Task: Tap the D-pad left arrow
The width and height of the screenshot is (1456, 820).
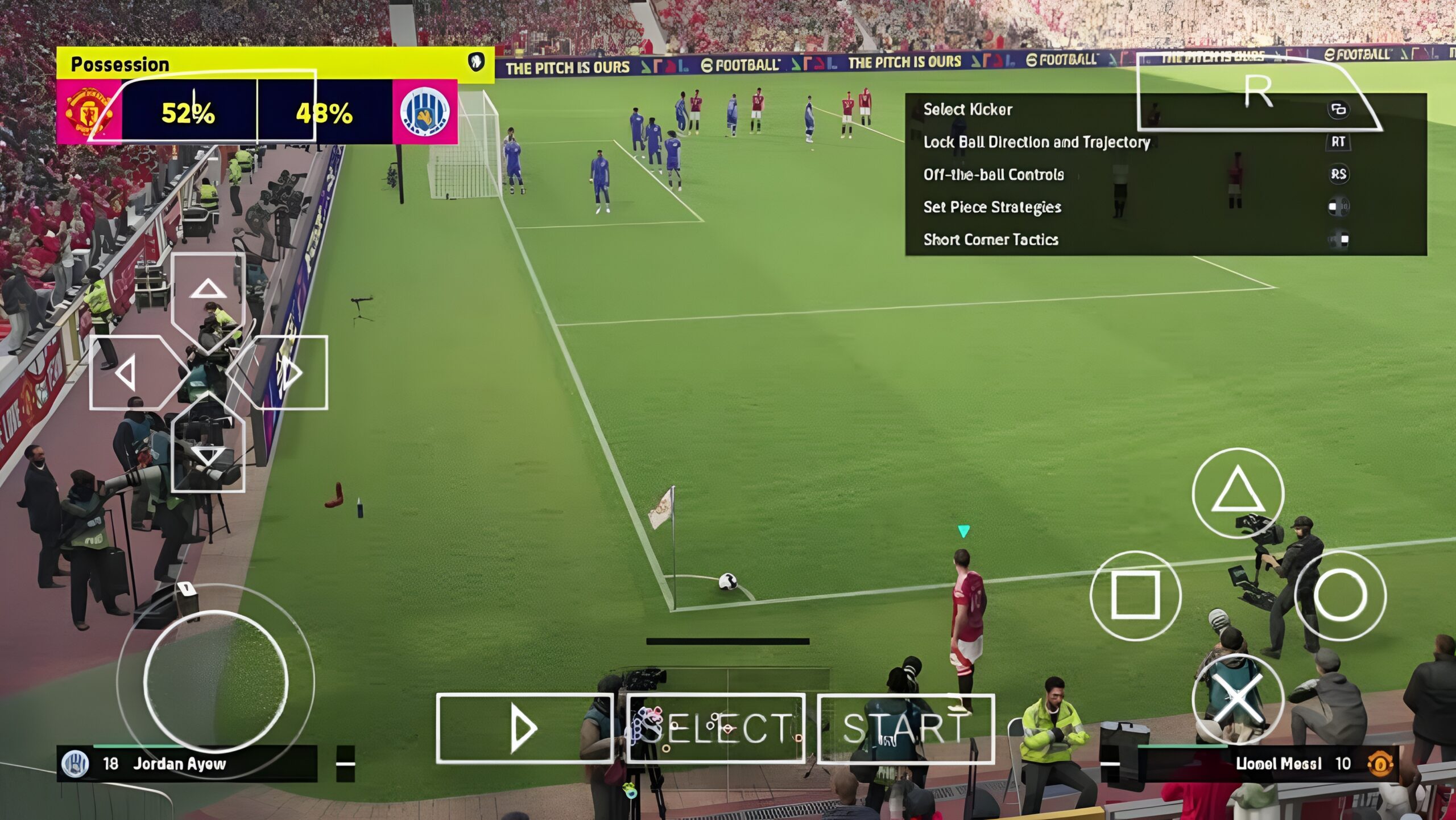Action: [x=126, y=373]
